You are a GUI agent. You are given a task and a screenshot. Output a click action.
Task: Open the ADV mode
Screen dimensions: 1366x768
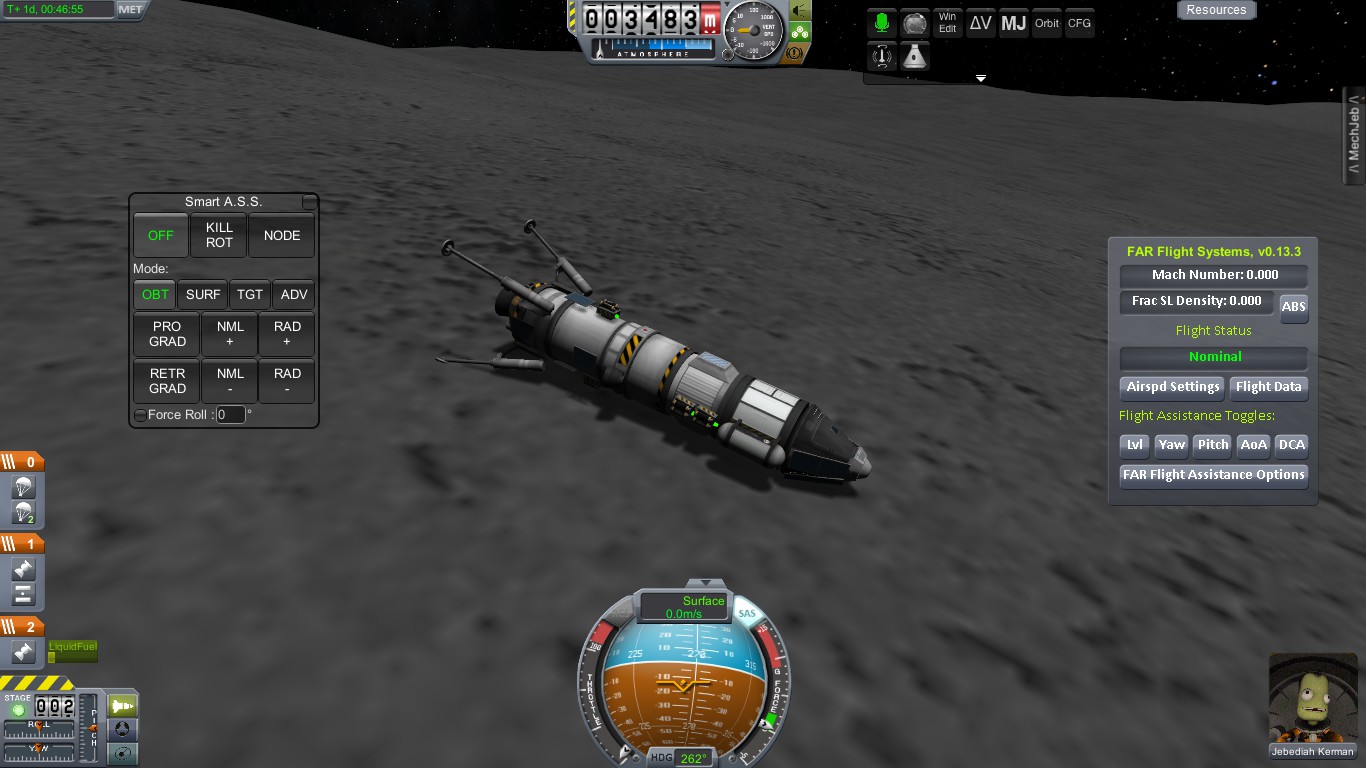tap(294, 295)
